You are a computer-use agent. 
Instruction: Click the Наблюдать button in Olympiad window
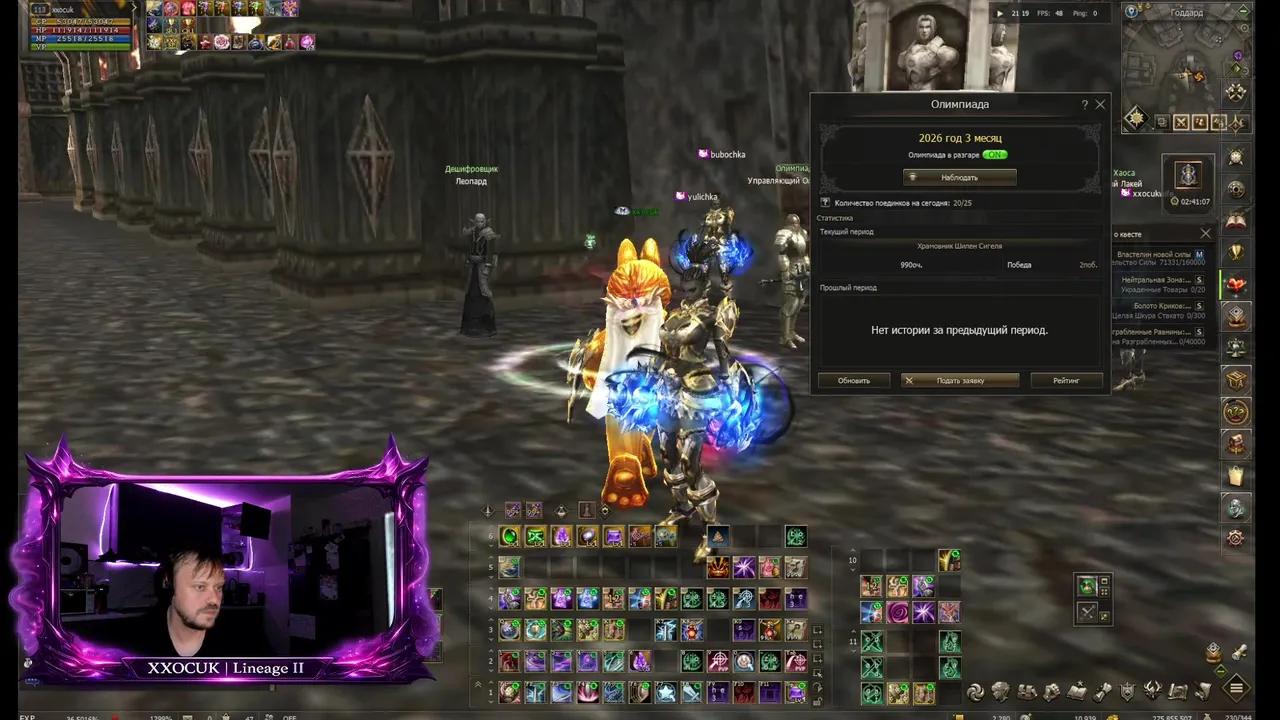coord(958,177)
